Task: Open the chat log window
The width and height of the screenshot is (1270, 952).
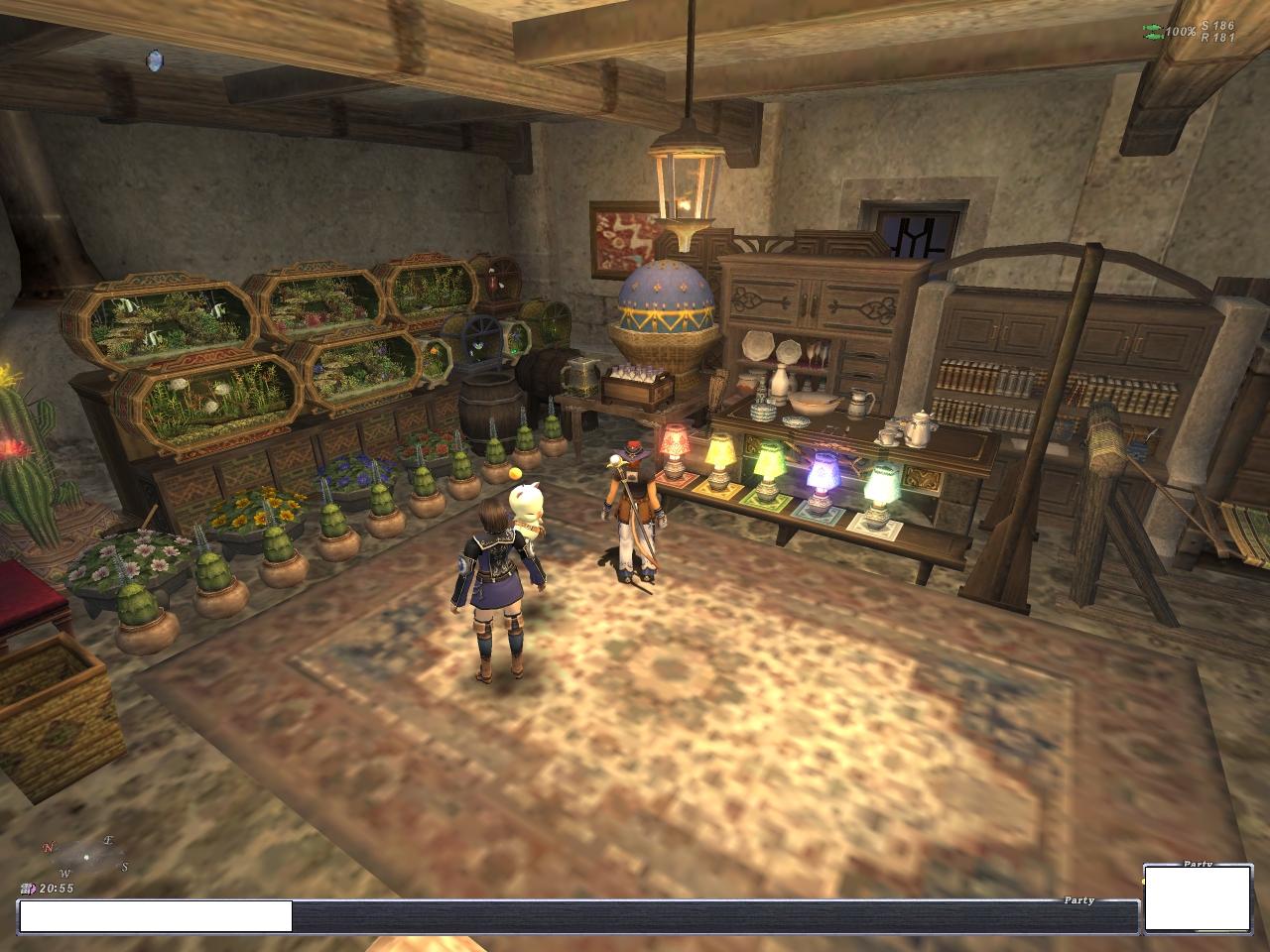Action: (x=577, y=916)
